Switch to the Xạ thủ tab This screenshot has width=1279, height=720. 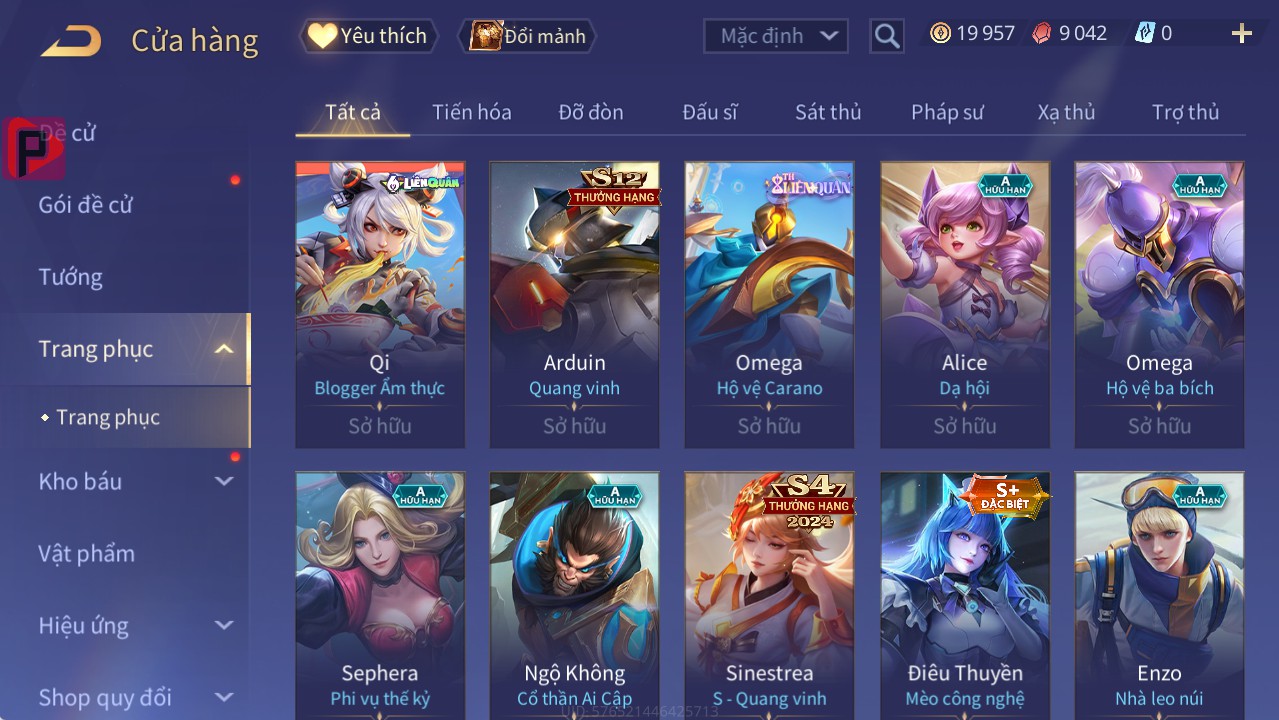[1066, 112]
